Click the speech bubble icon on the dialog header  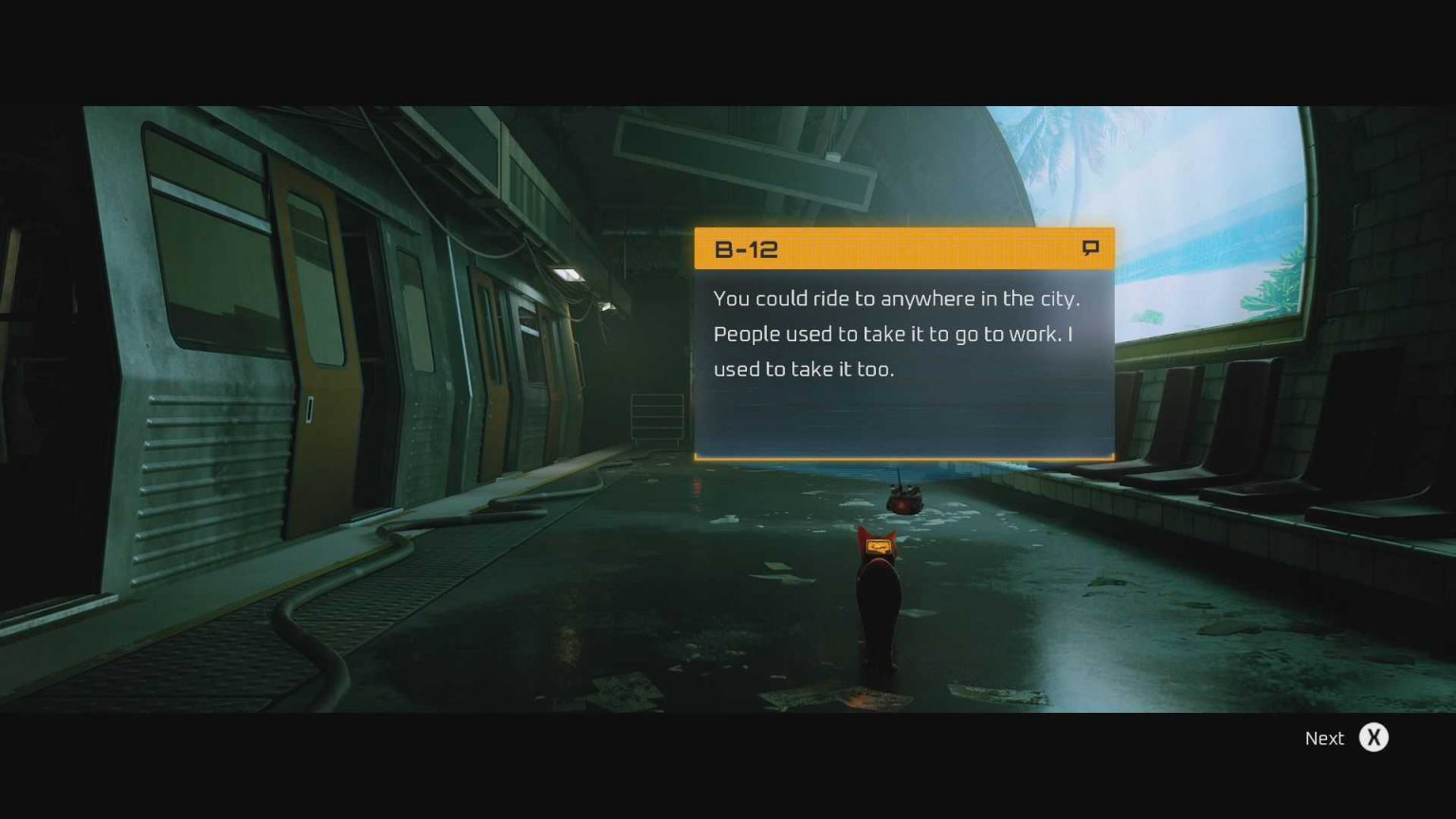point(1090,248)
